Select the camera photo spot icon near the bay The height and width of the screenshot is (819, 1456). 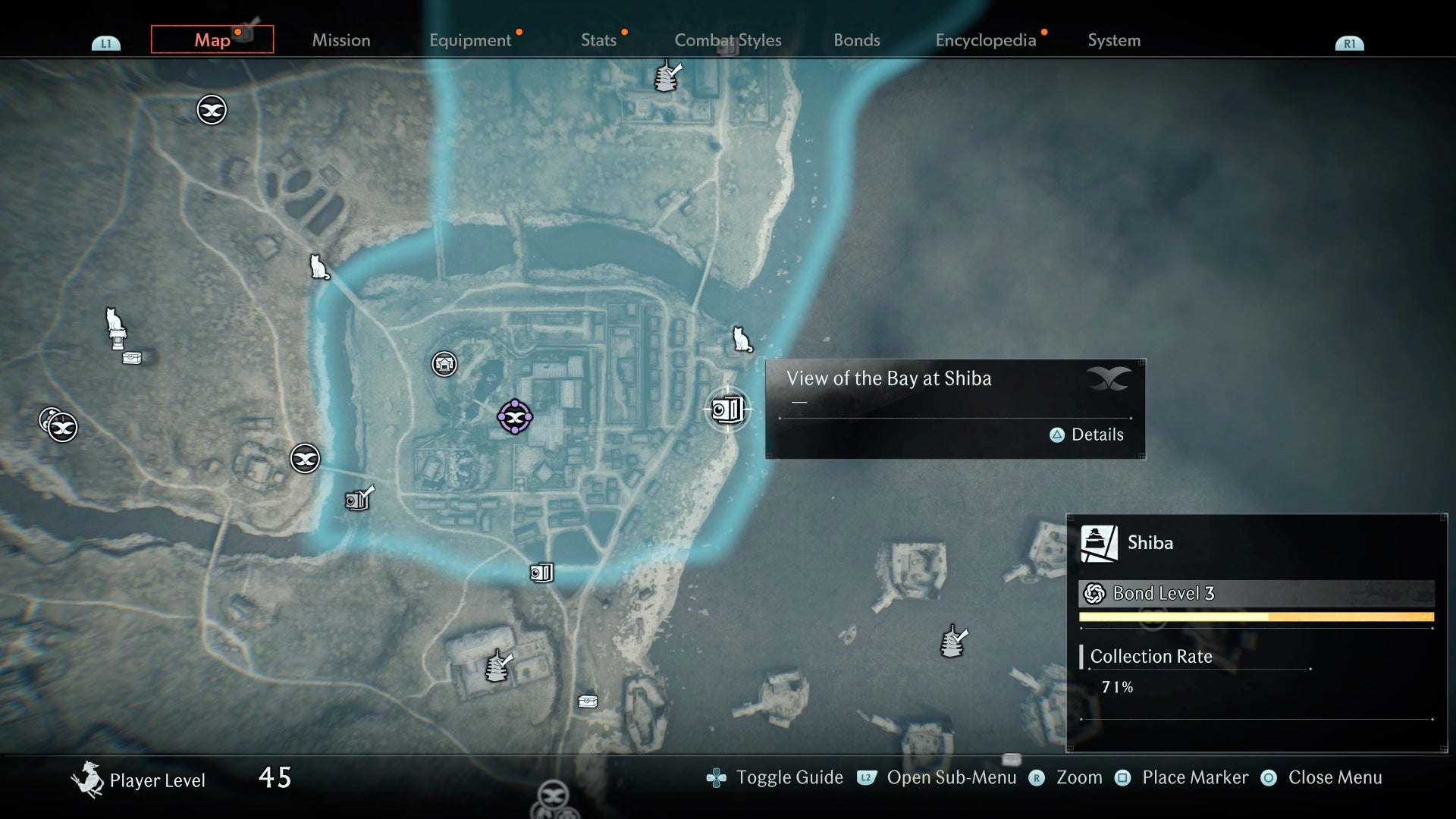[726, 409]
